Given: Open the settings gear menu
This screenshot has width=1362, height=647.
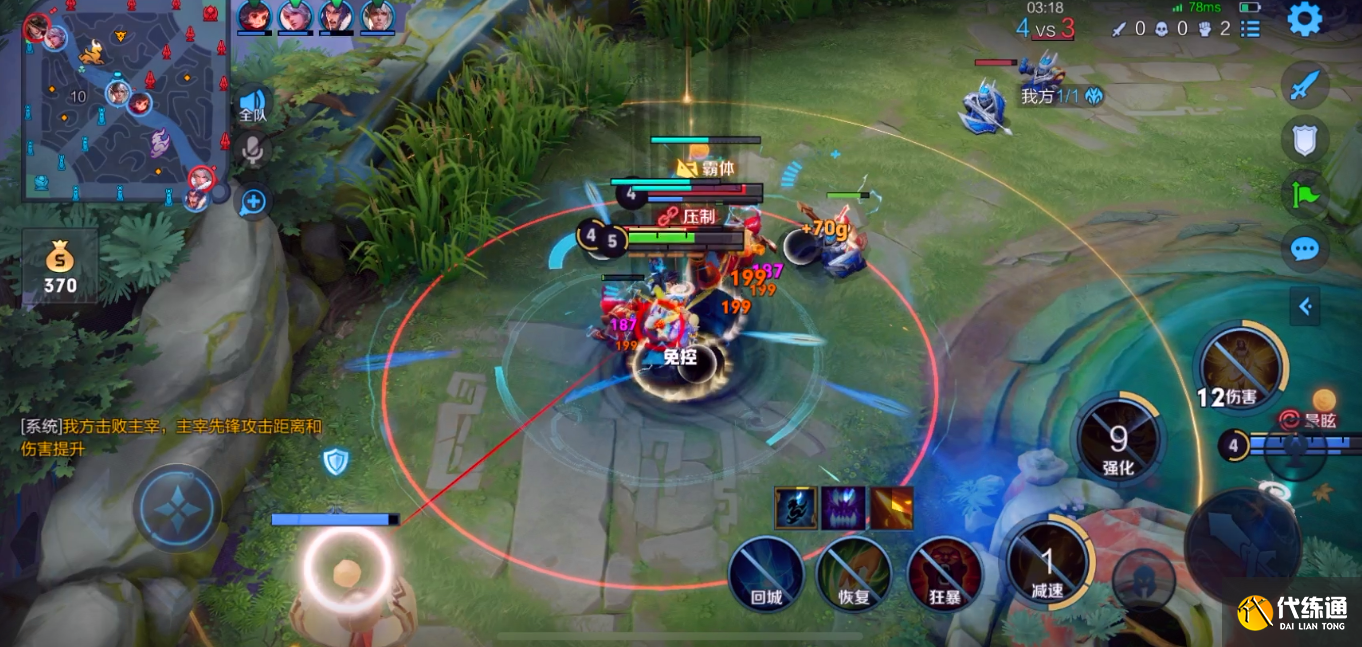Looking at the screenshot, I should (x=1305, y=20).
